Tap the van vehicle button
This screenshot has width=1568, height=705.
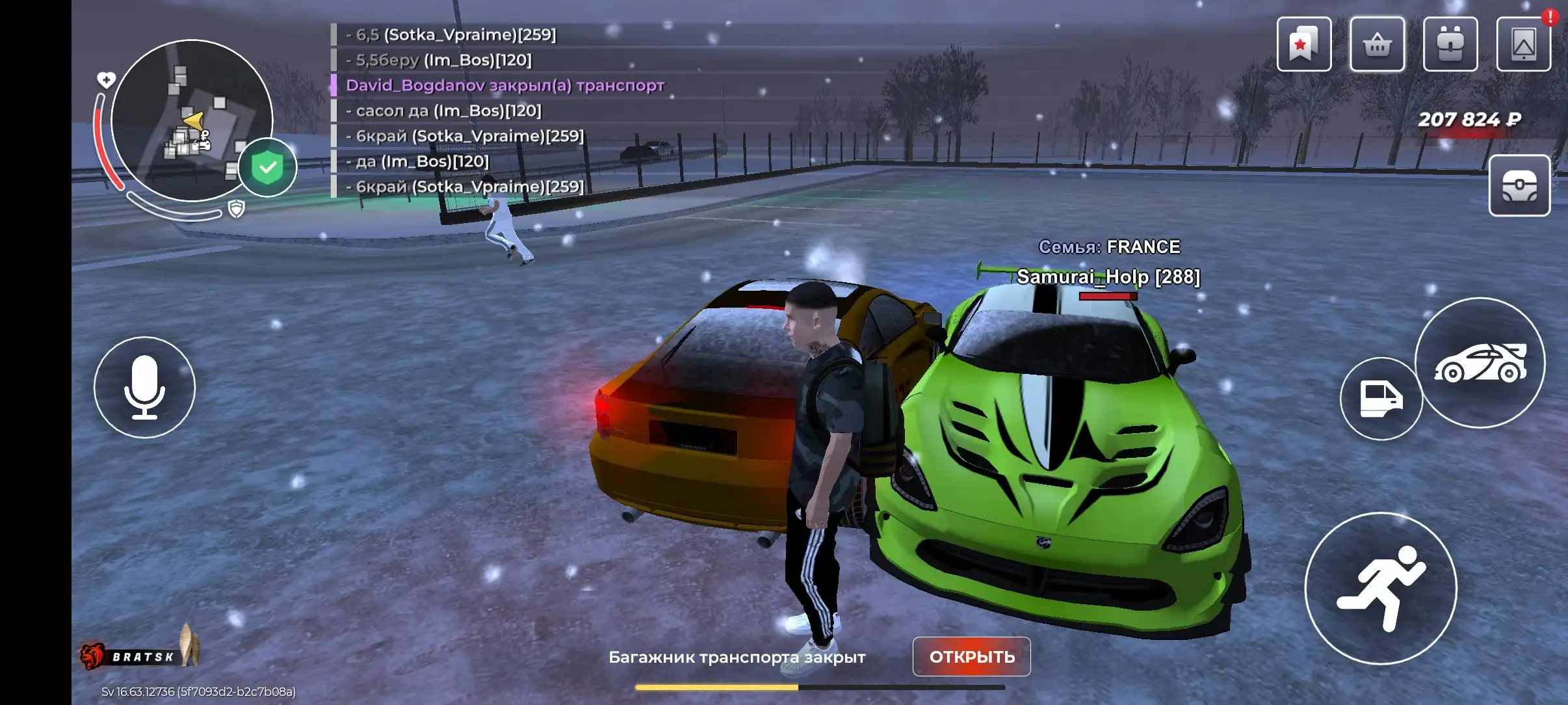pos(1381,399)
